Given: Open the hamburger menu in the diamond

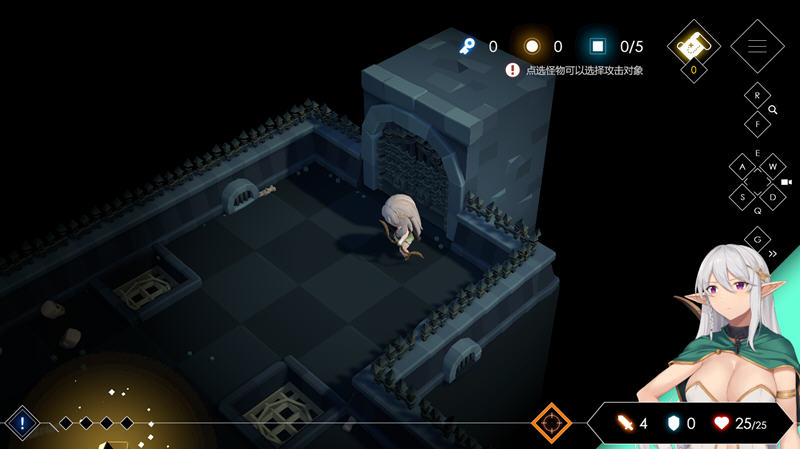Looking at the screenshot, I should click(x=757, y=46).
